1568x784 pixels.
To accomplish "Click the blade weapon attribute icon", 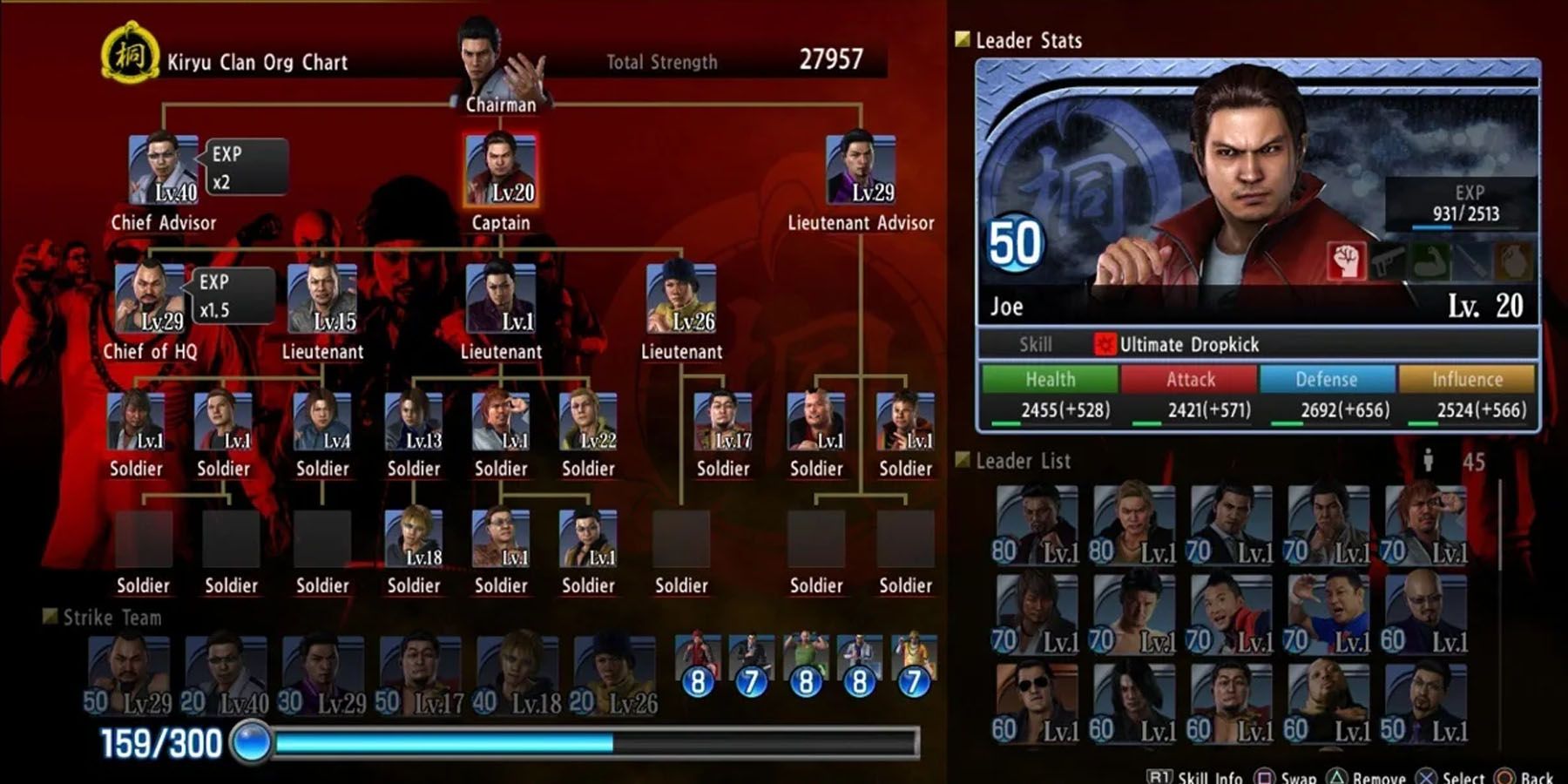I will click(1470, 261).
